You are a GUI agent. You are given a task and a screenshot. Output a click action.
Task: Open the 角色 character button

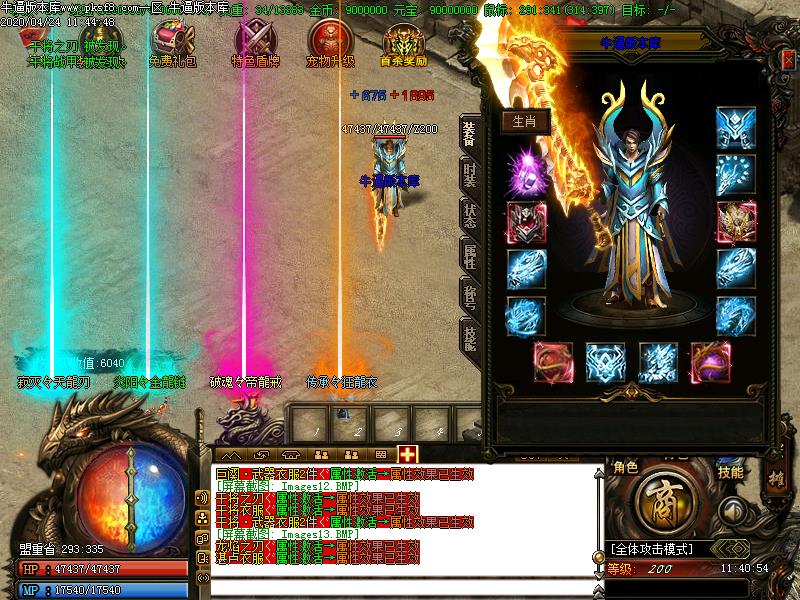pyautogui.click(x=625, y=470)
